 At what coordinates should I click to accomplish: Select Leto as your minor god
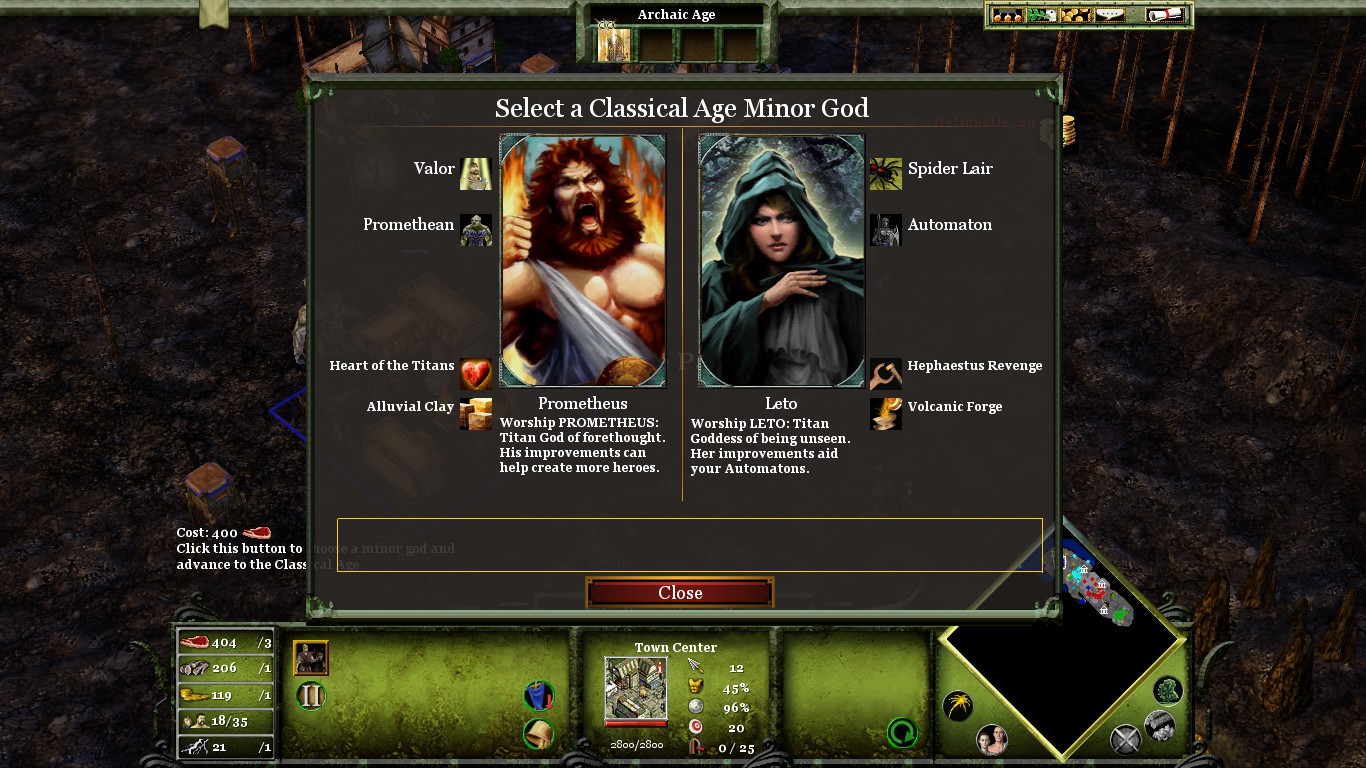click(780, 260)
